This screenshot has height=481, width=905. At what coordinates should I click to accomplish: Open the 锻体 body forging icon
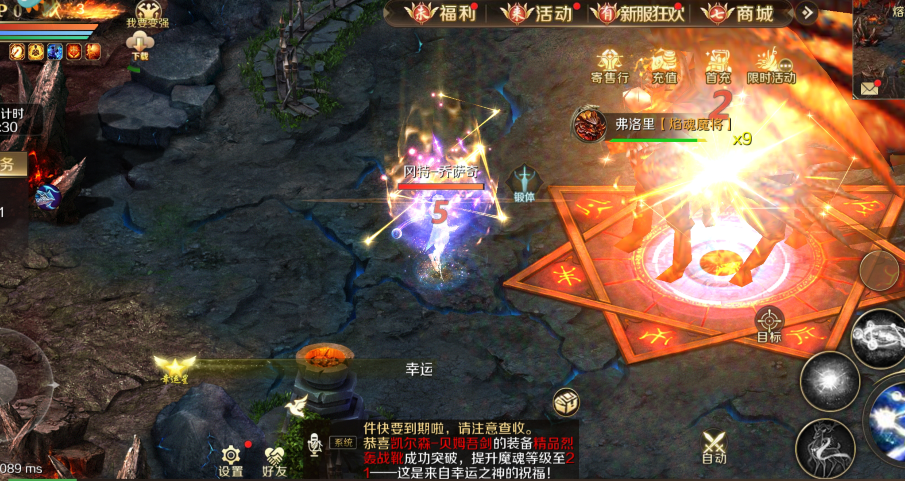click(524, 184)
